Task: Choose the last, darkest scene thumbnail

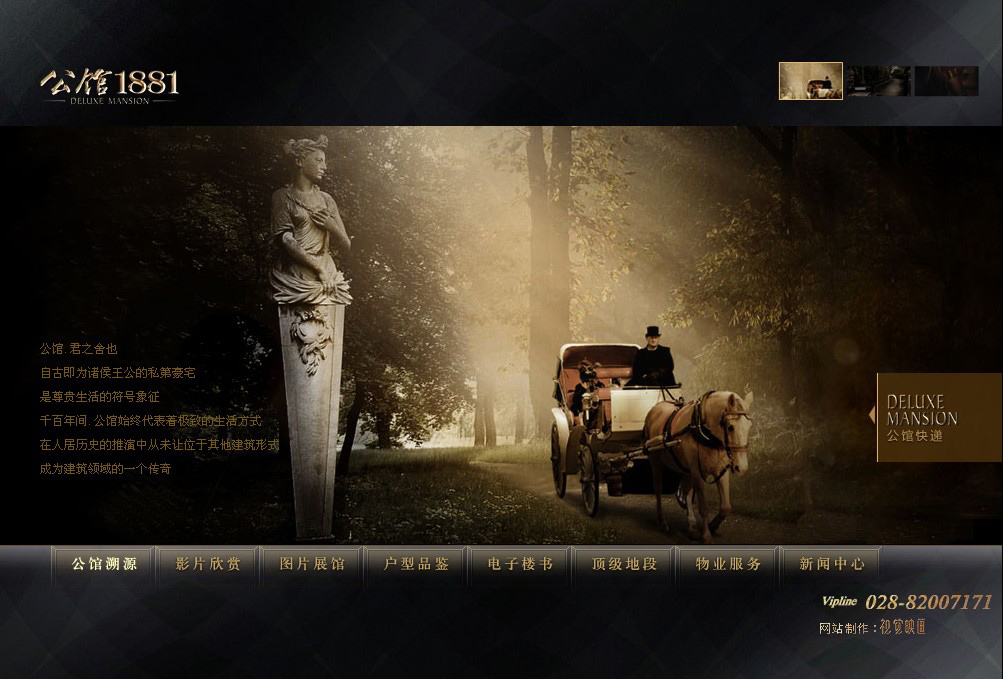Action: tap(946, 81)
